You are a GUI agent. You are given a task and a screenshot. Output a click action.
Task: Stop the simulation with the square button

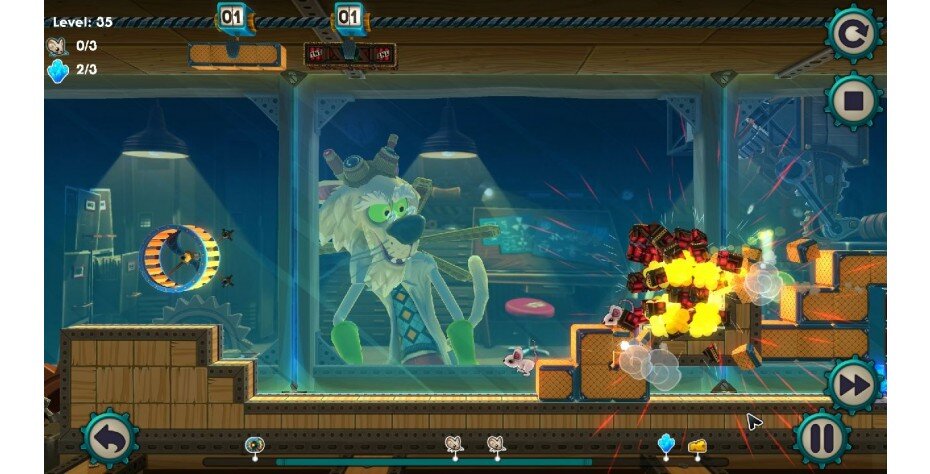[854, 101]
